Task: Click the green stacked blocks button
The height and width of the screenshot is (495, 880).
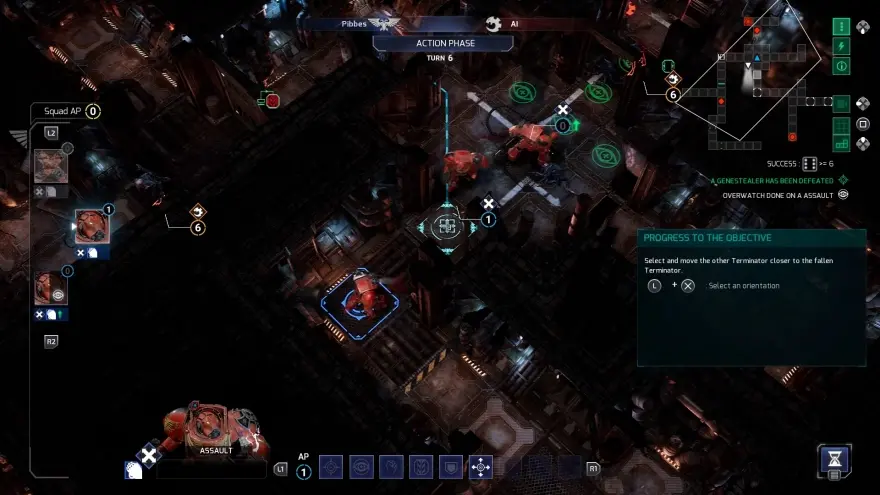Action: pos(841,143)
